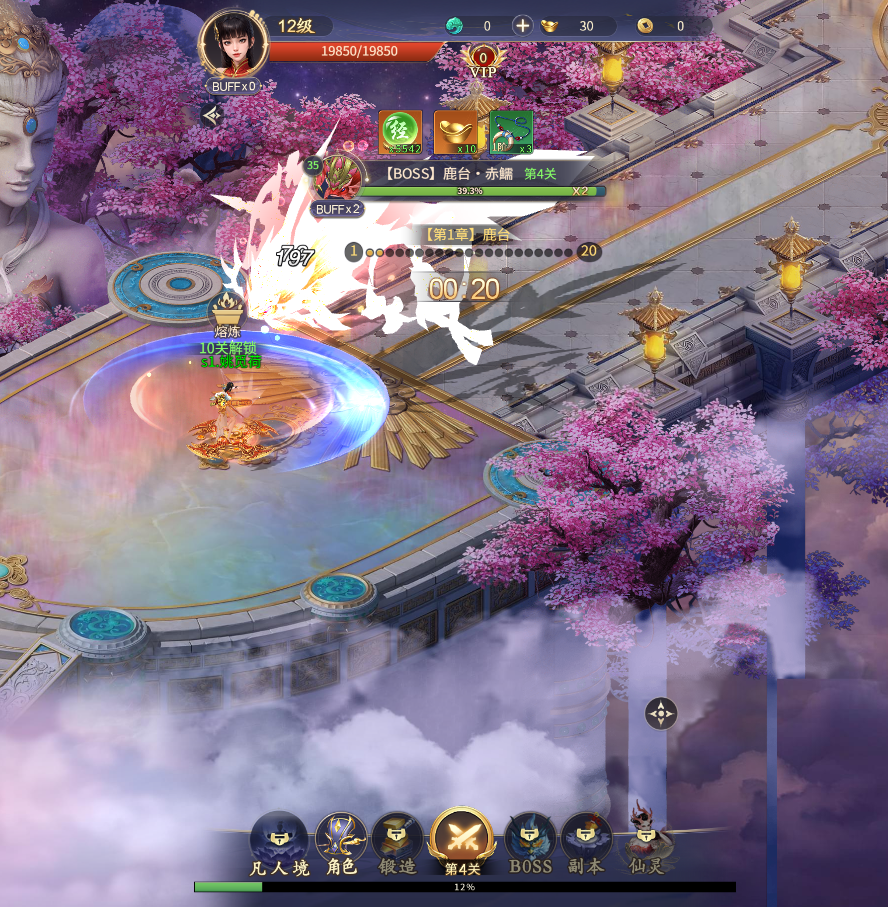
Task: Open the 副本 dungeon menu
Action: pos(586,845)
